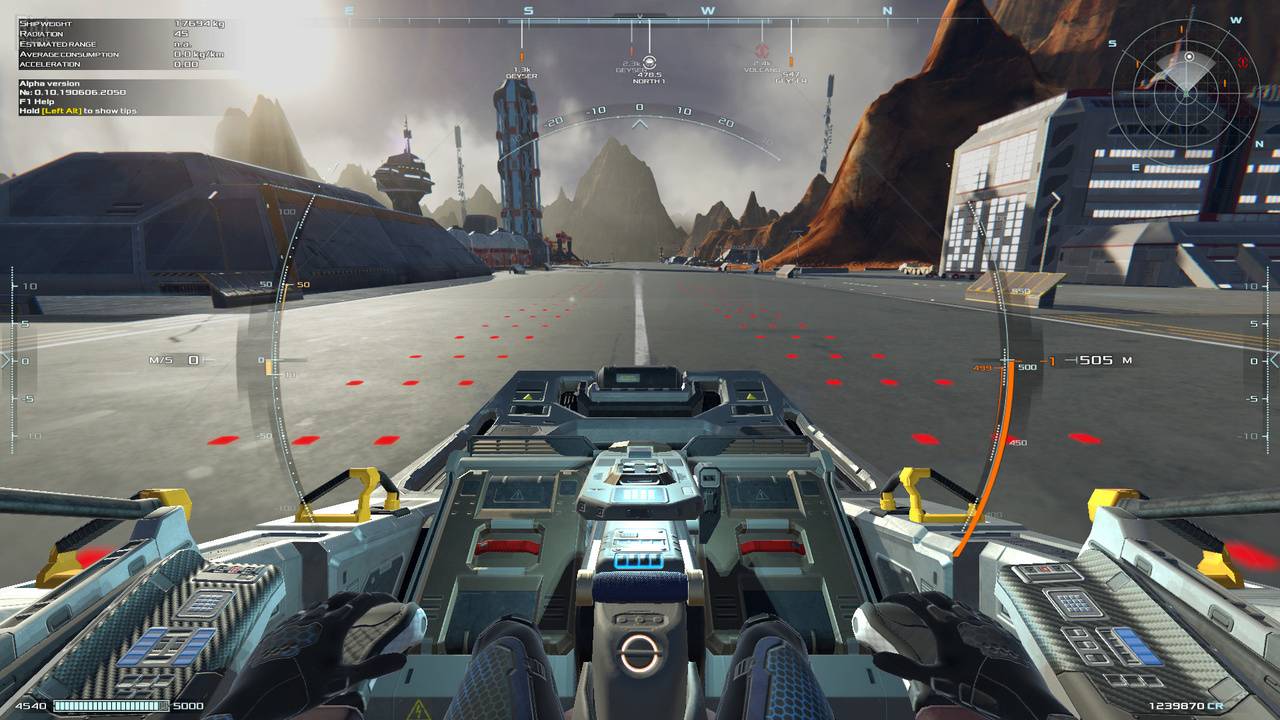Click the white waypoint dot on the radar
The image size is (1280, 720).
click(1189, 57)
